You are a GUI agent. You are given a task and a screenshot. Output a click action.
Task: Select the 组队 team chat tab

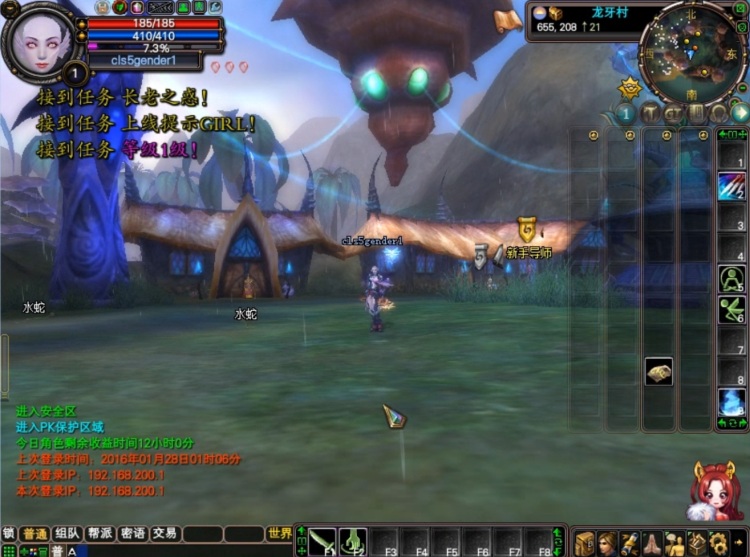(x=68, y=534)
